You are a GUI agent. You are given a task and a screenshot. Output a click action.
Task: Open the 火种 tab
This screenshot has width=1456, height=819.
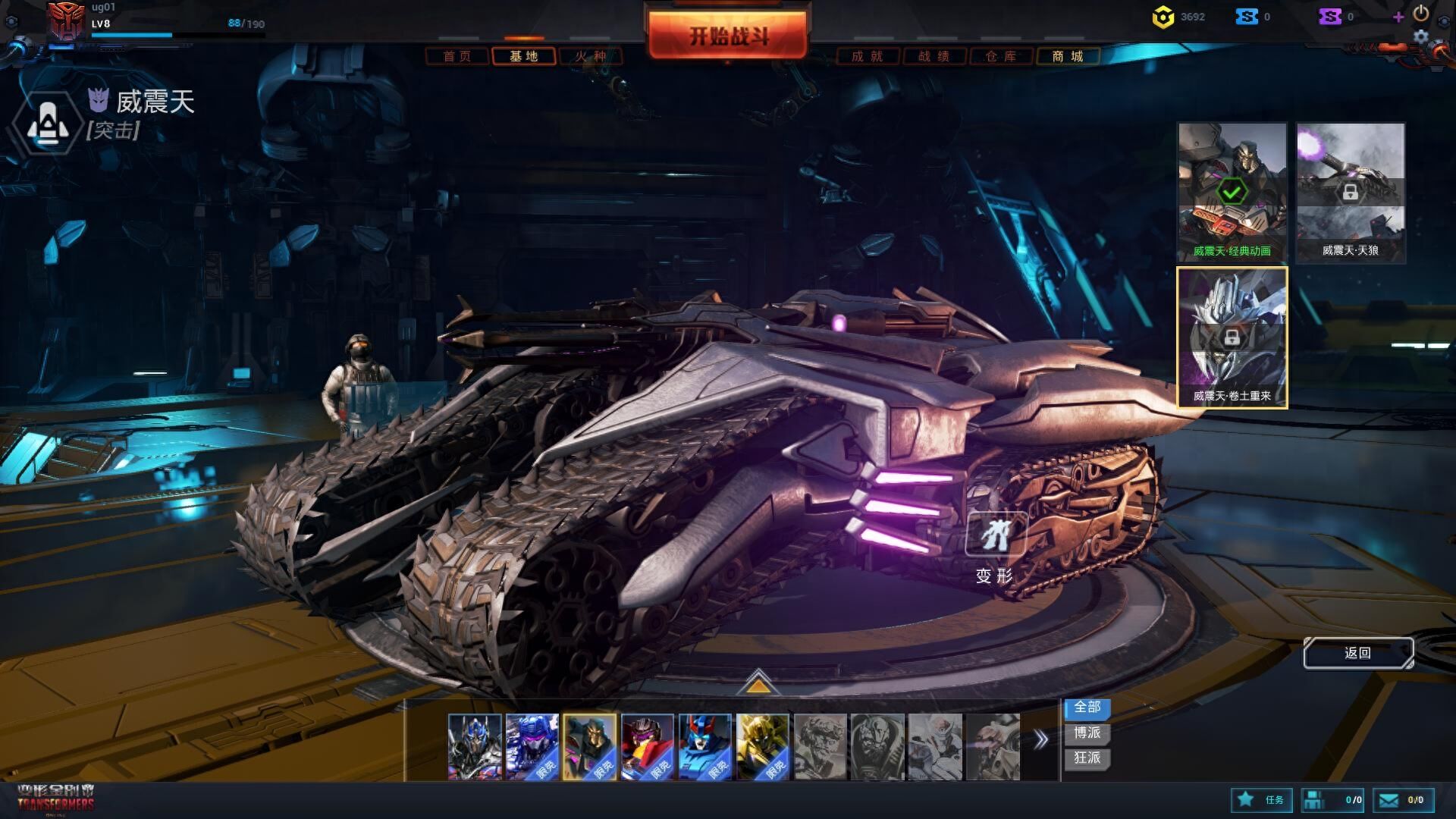click(x=590, y=56)
